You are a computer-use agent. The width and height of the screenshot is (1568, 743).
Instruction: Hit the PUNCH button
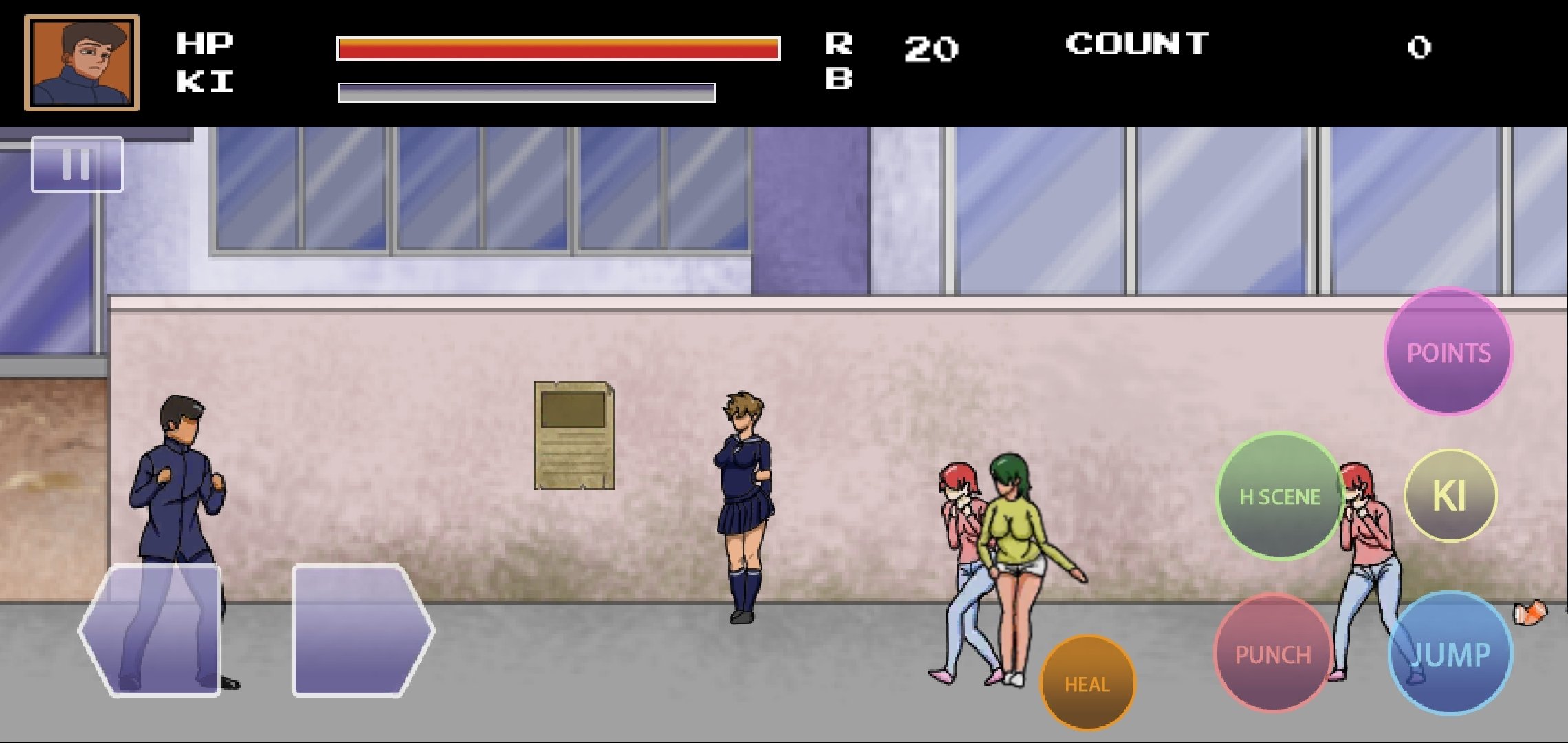click(1273, 654)
